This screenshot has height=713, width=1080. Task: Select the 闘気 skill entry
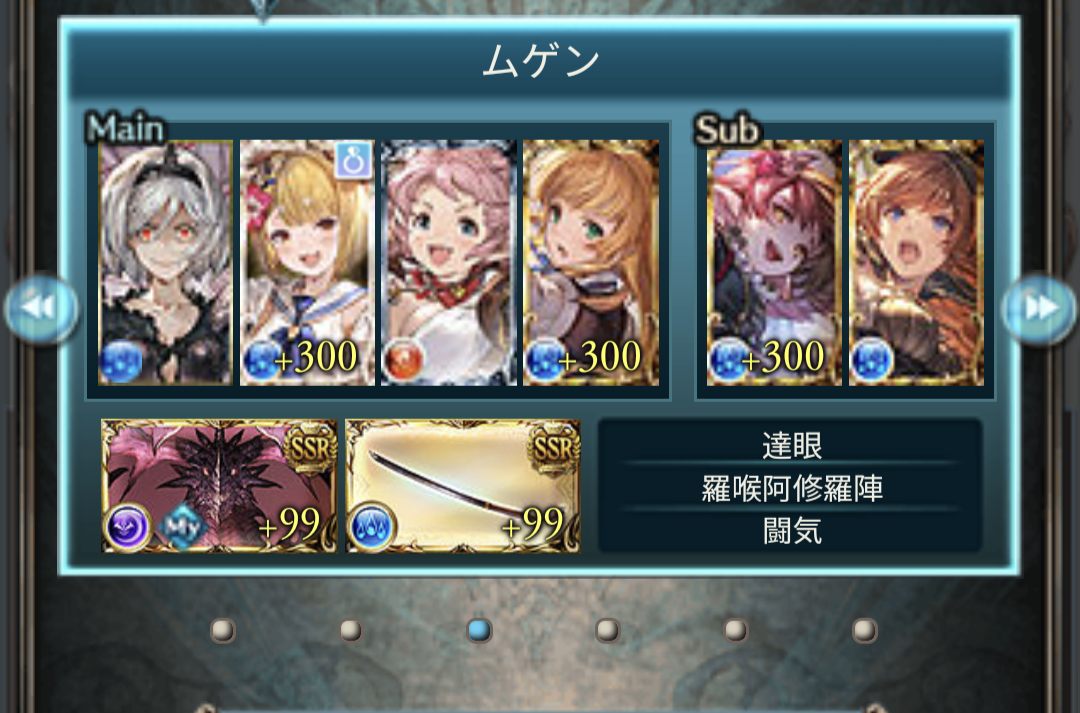(790, 531)
